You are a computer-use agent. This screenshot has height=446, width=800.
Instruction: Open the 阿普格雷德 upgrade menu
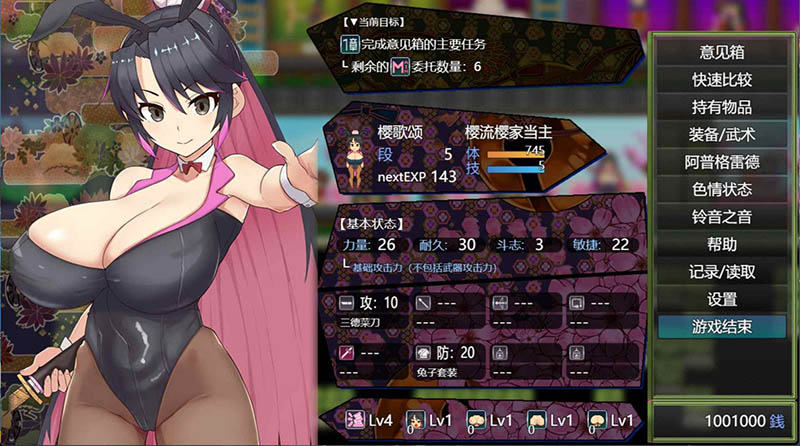click(721, 162)
